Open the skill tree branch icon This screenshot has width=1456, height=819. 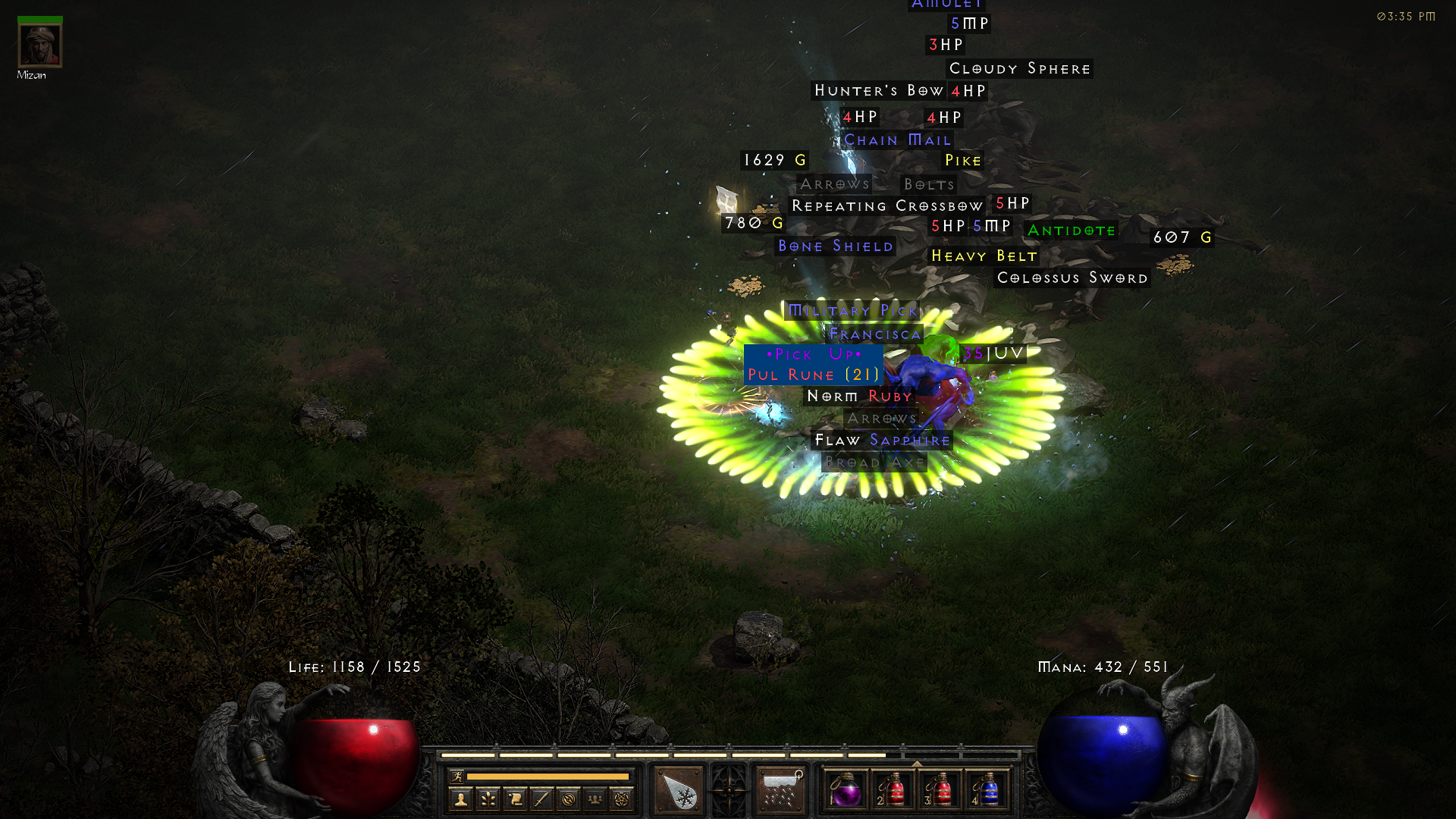click(488, 799)
